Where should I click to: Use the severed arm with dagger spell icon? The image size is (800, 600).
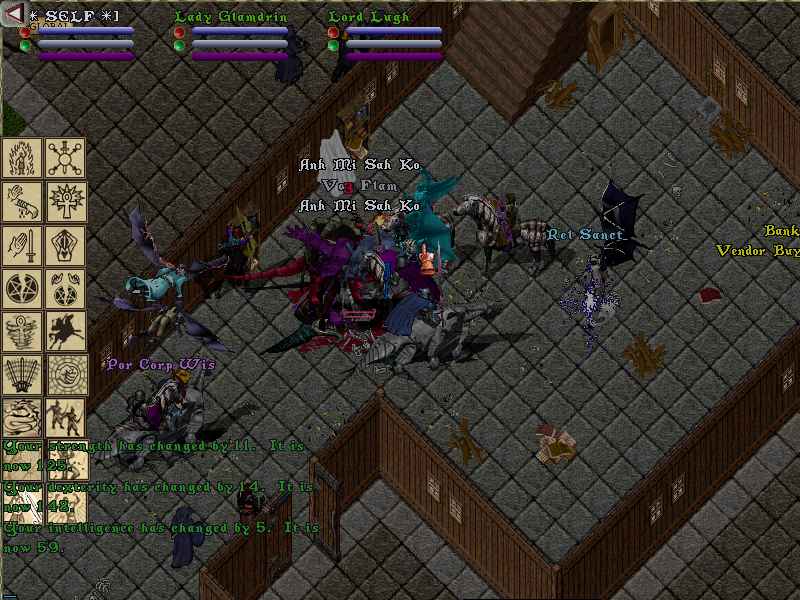click(22, 201)
